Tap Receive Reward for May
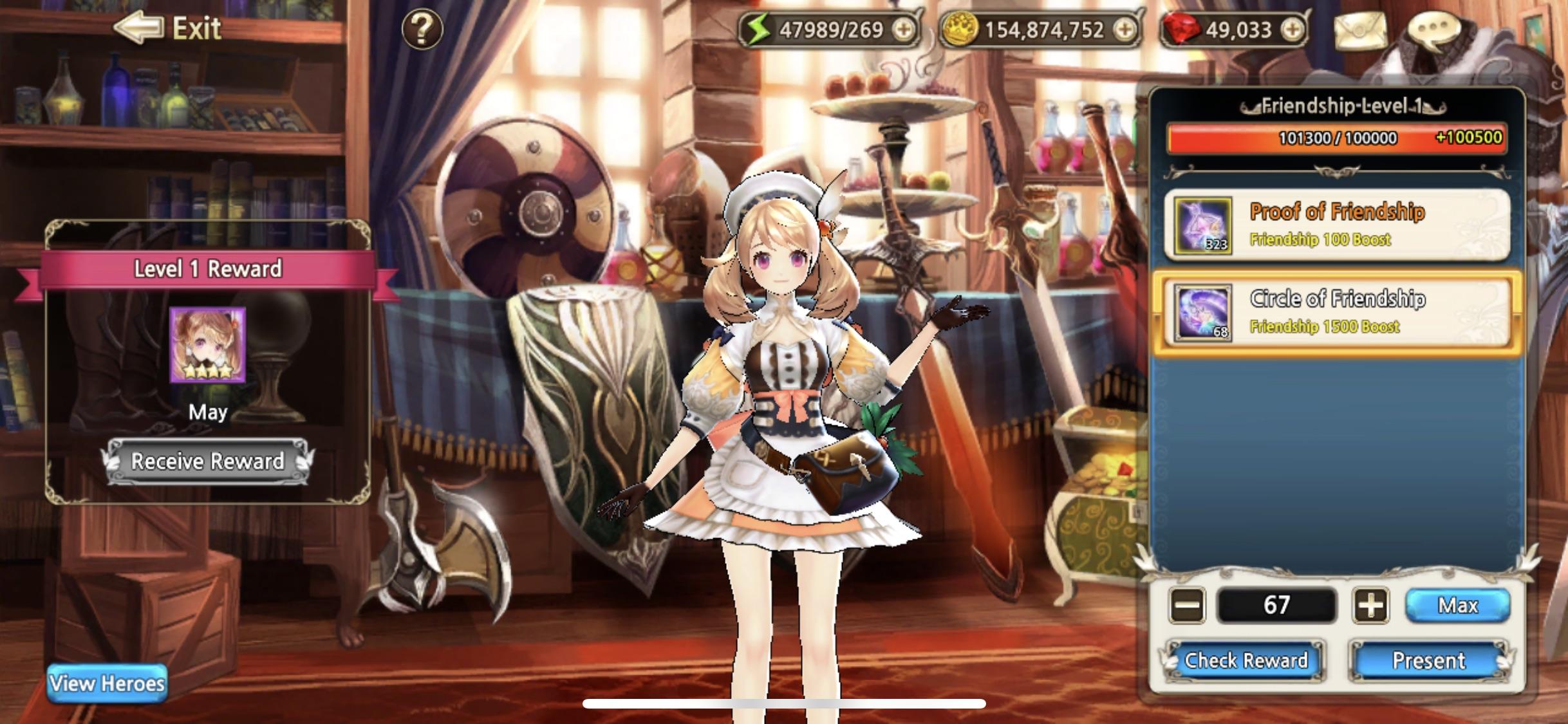1568x724 pixels. [206, 461]
